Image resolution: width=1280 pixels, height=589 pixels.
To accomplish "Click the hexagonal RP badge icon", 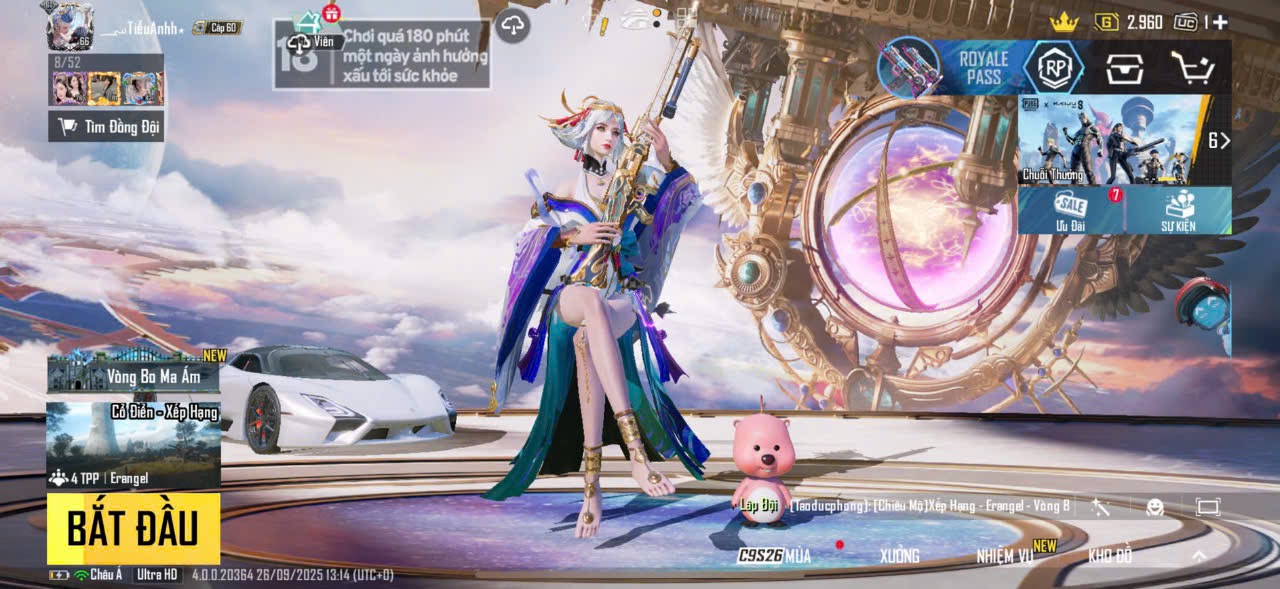I will coord(1053,68).
